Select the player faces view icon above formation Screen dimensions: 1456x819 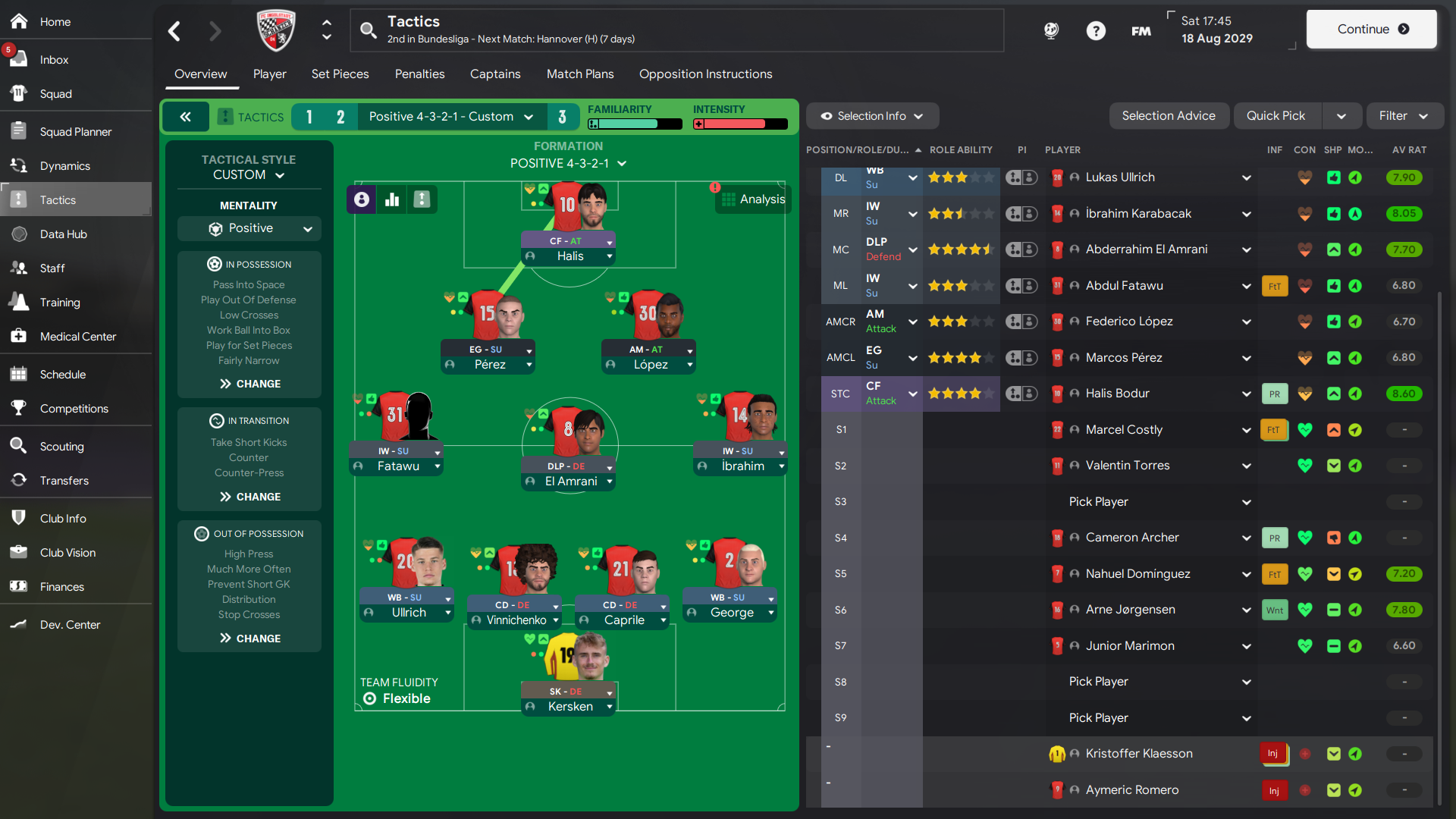[361, 199]
